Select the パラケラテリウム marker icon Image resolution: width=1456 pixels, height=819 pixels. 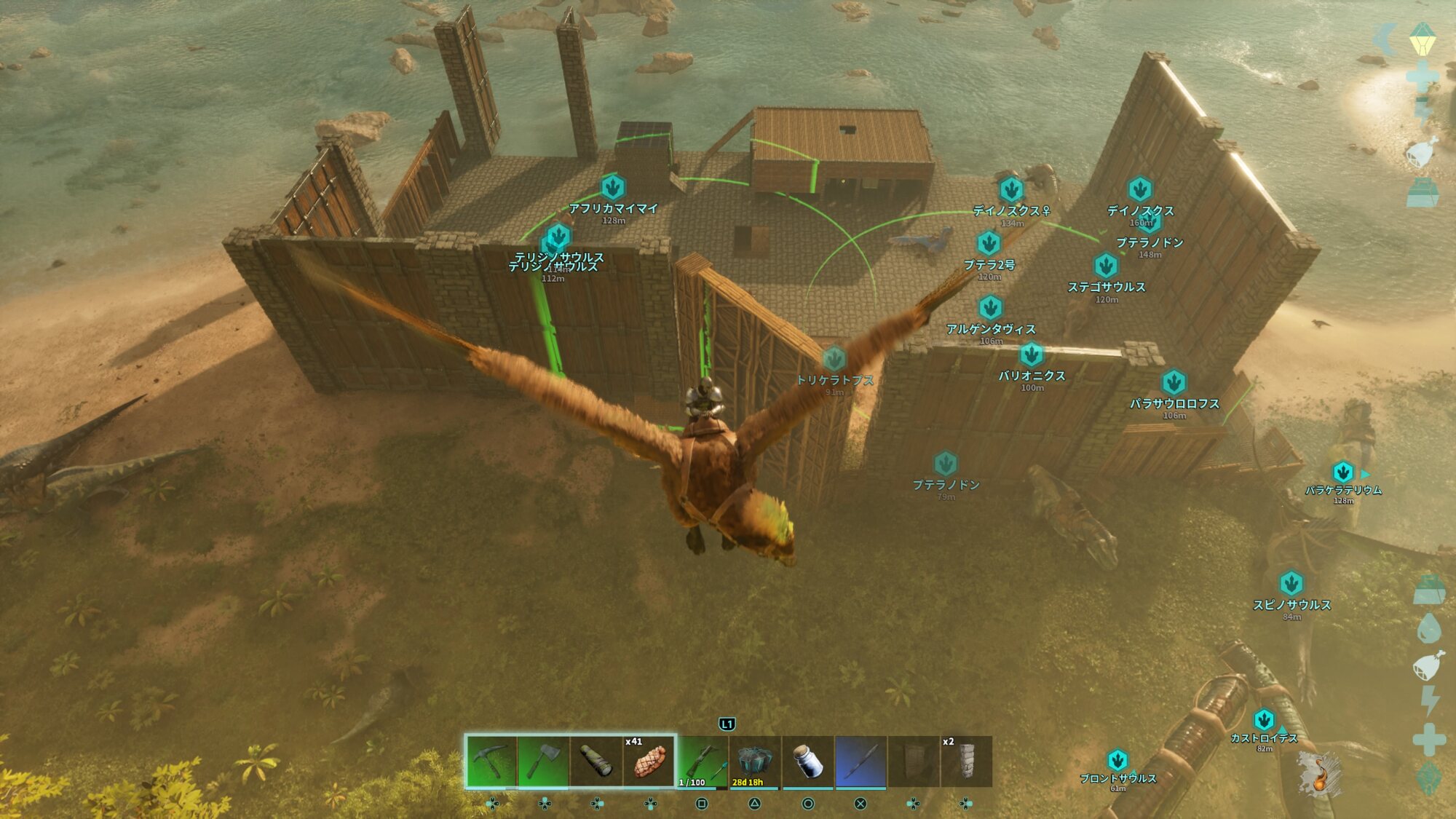coord(1342,472)
